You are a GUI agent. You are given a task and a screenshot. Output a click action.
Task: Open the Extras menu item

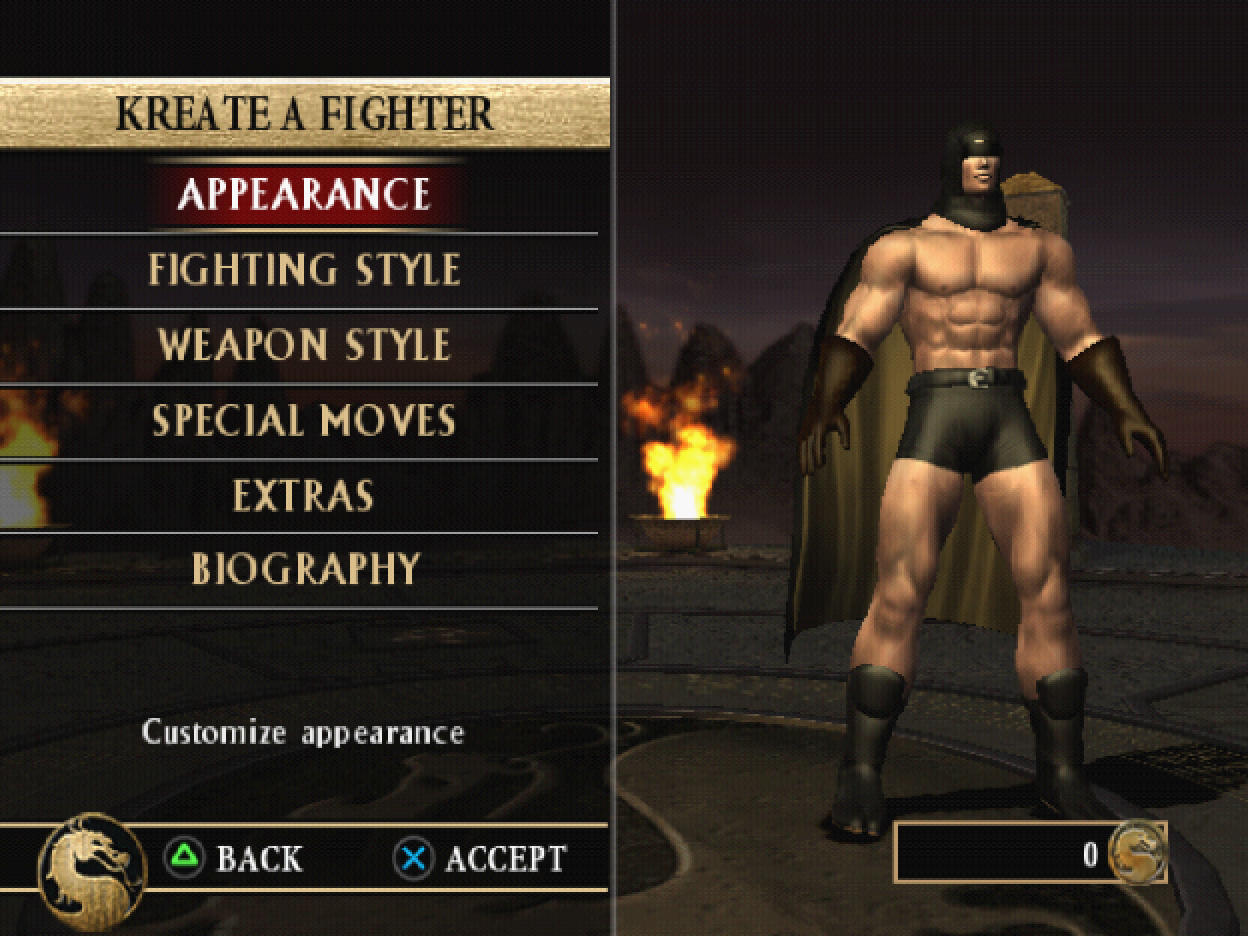coord(304,495)
